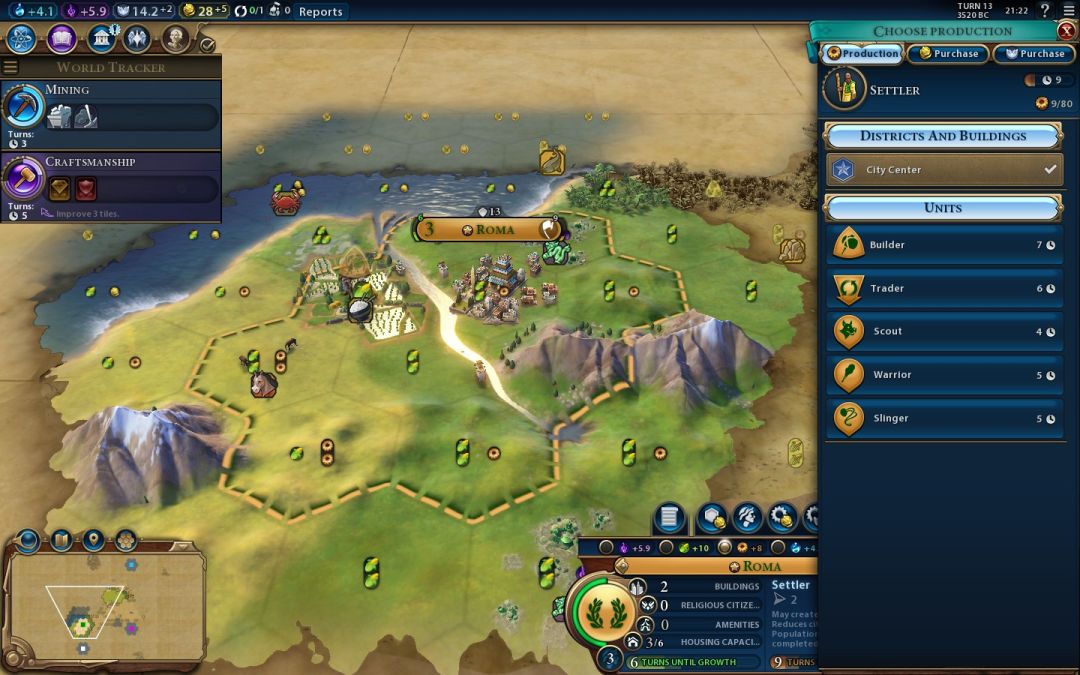This screenshot has width=1080, height=675.
Task: Select Warrior in the production list
Action: [x=943, y=375]
